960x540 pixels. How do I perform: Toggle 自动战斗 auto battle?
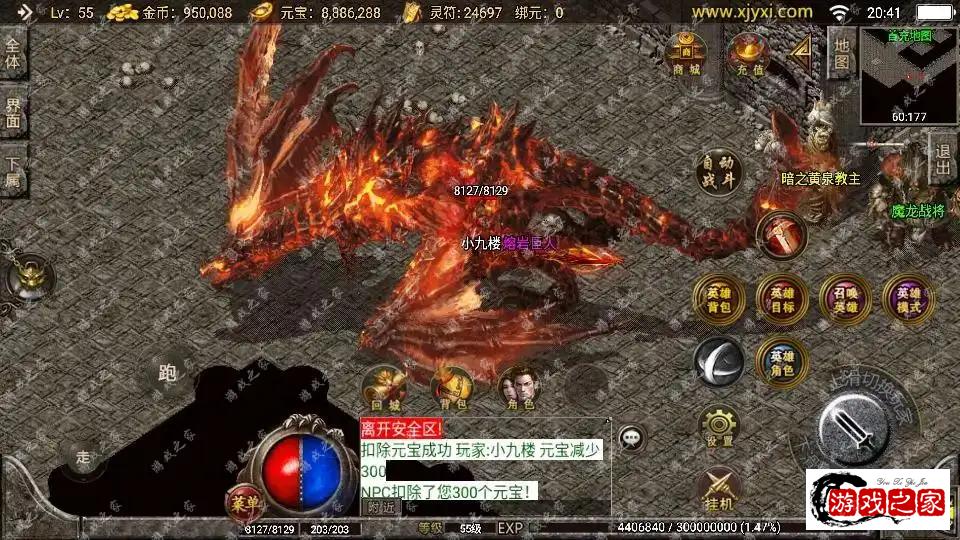[719, 172]
